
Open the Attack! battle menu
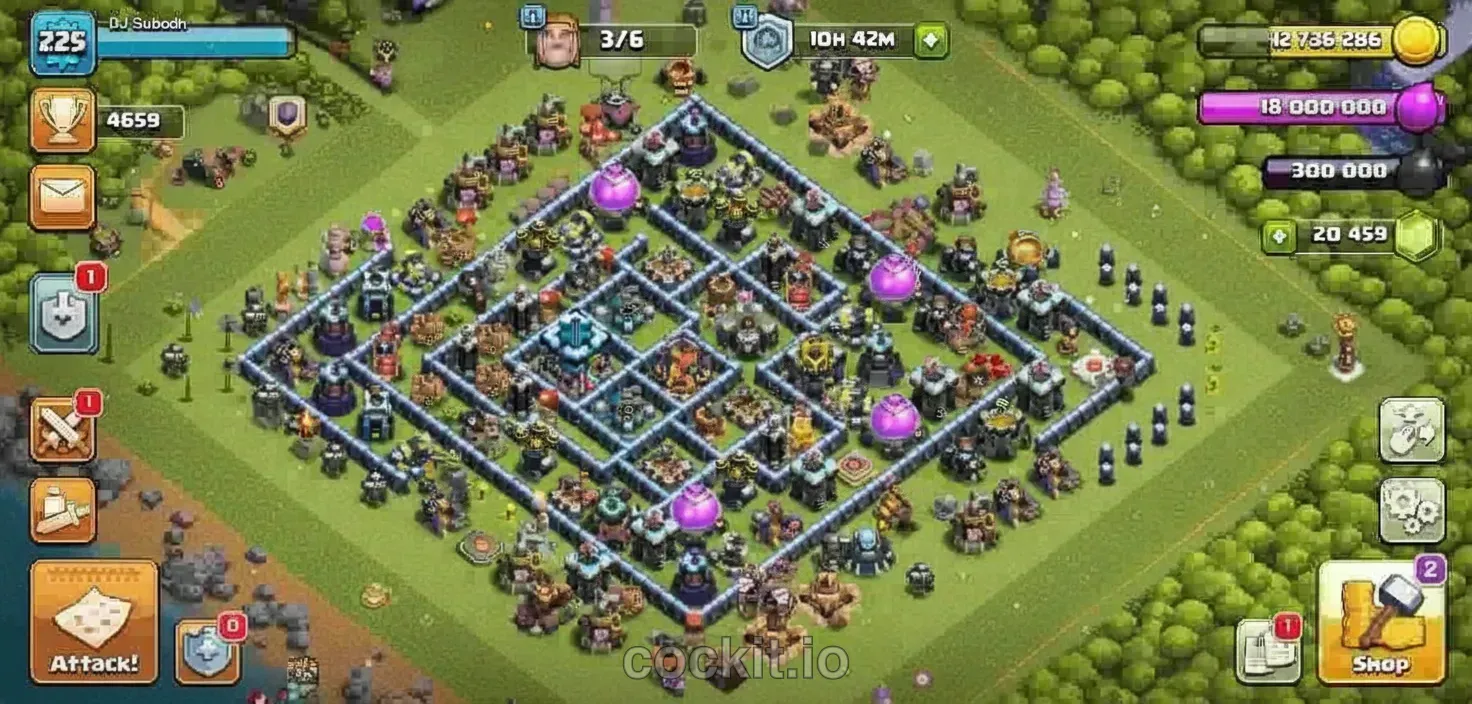(x=94, y=621)
